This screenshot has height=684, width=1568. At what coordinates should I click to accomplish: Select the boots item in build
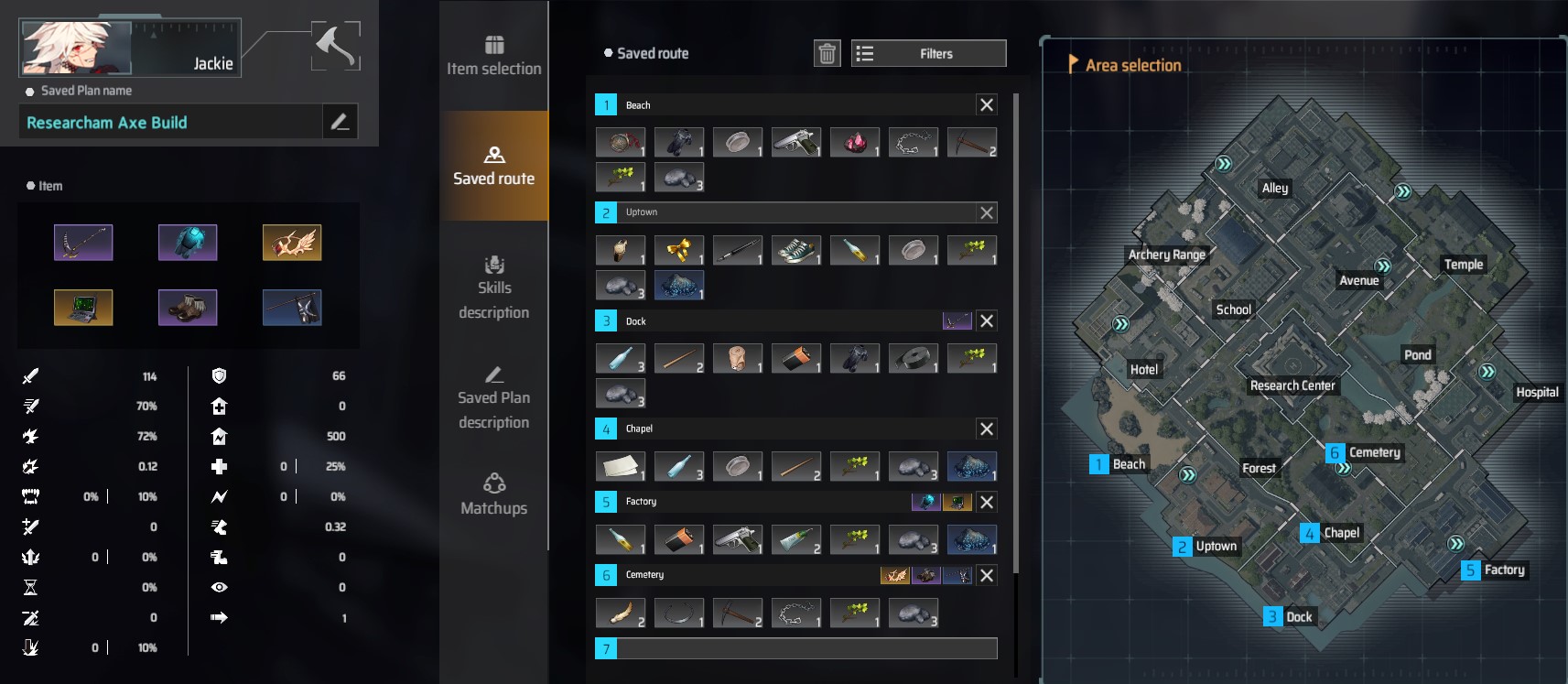tap(188, 308)
